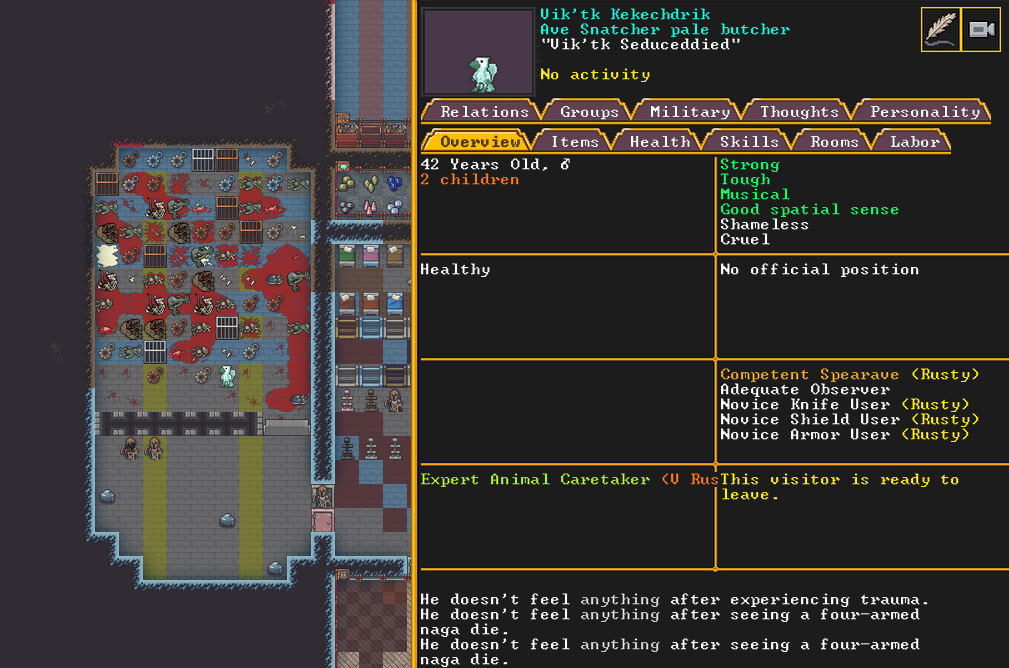Screen dimensions: 1009x668
Task: View the Thoughts tab
Action: 799,112
